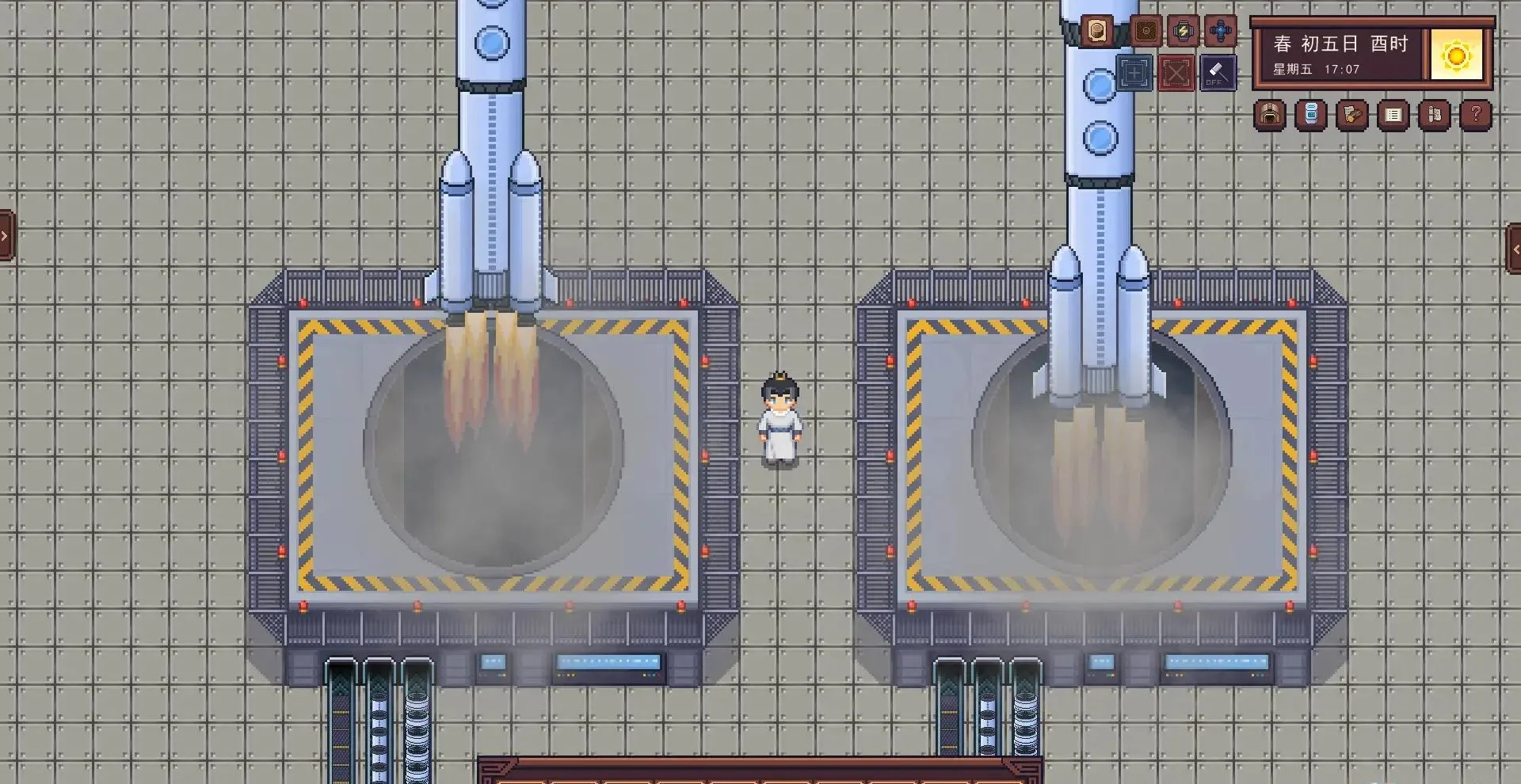Open the map scroll panel
Viewport: 1521px width, 784px height.
pyautogui.click(x=1434, y=116)
